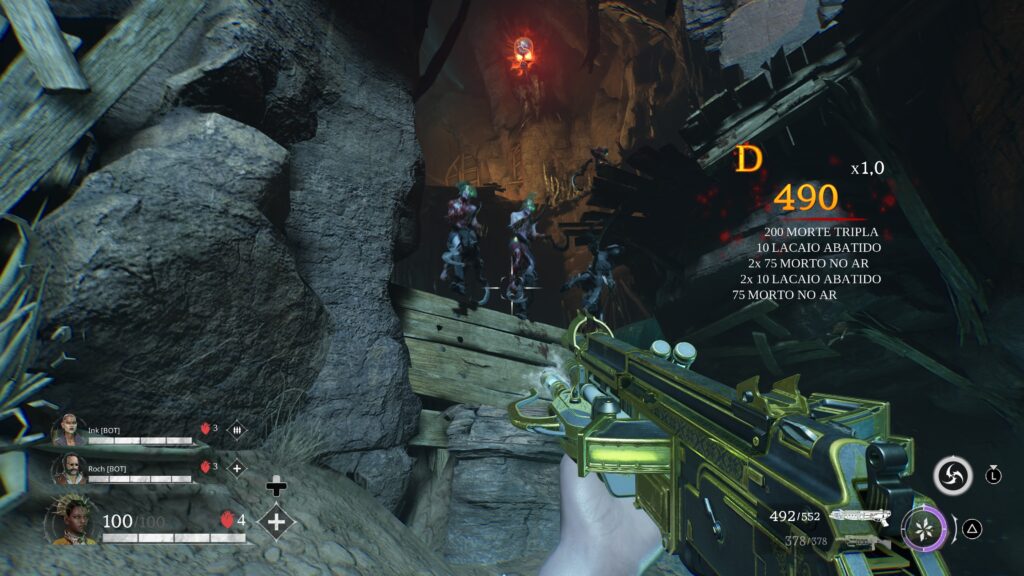The width and height of the screenshot is (1024, 576).
Task: Select Roch [BOT] teammate portrait
Action: tap(67, 468)
